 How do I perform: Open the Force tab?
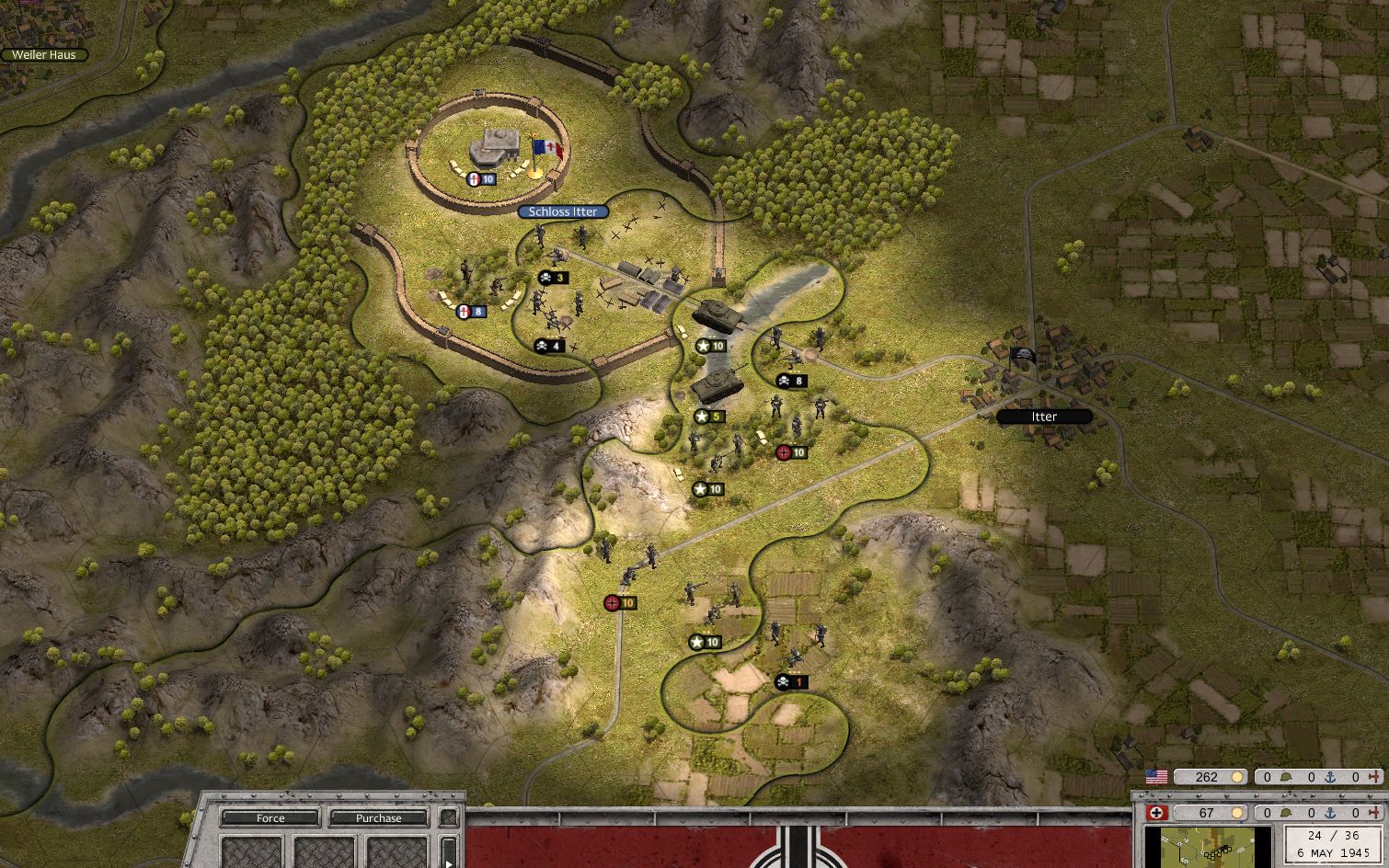pos(270,817)
